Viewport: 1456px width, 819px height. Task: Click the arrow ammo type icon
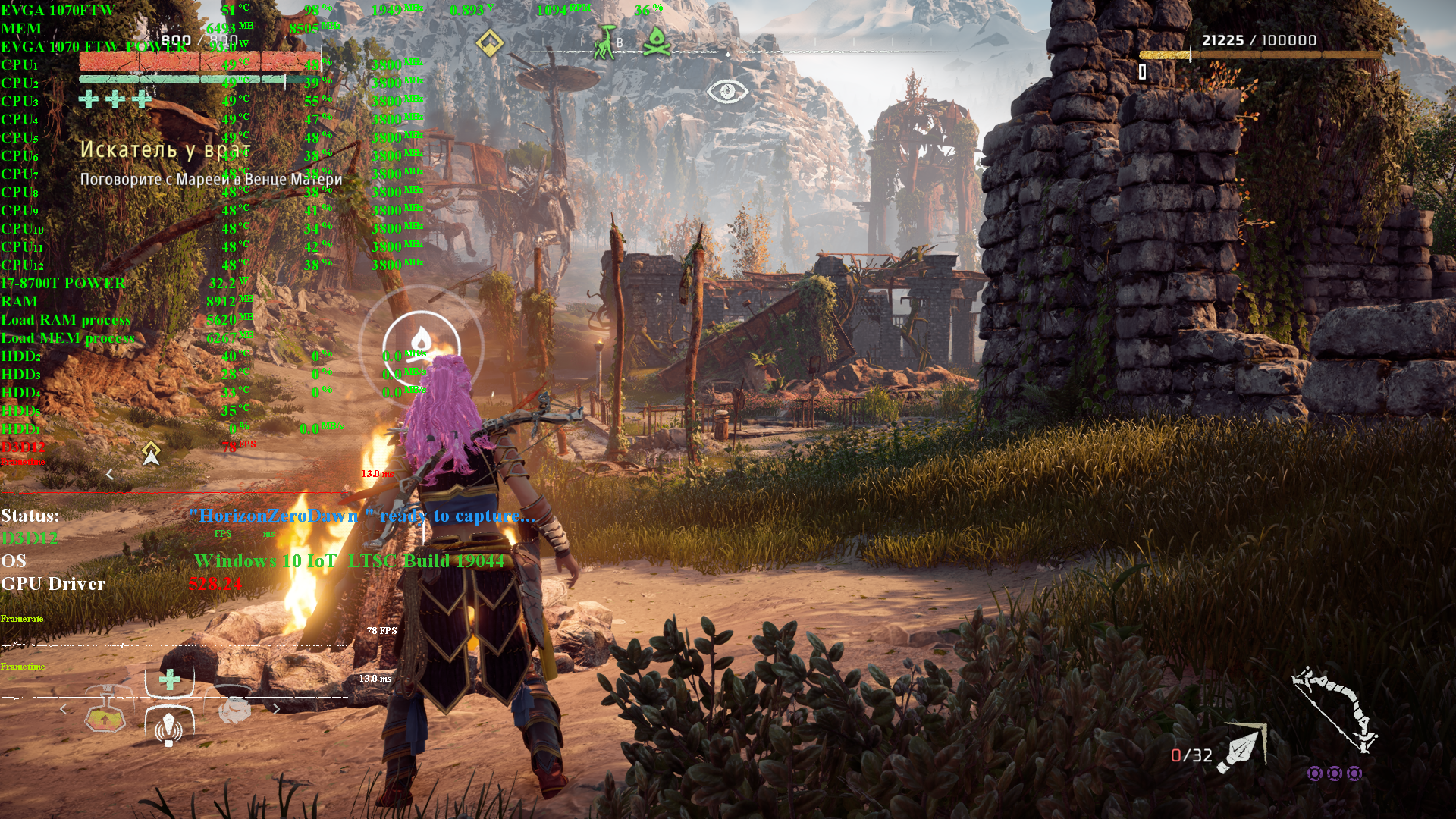tap(1242, 748)
